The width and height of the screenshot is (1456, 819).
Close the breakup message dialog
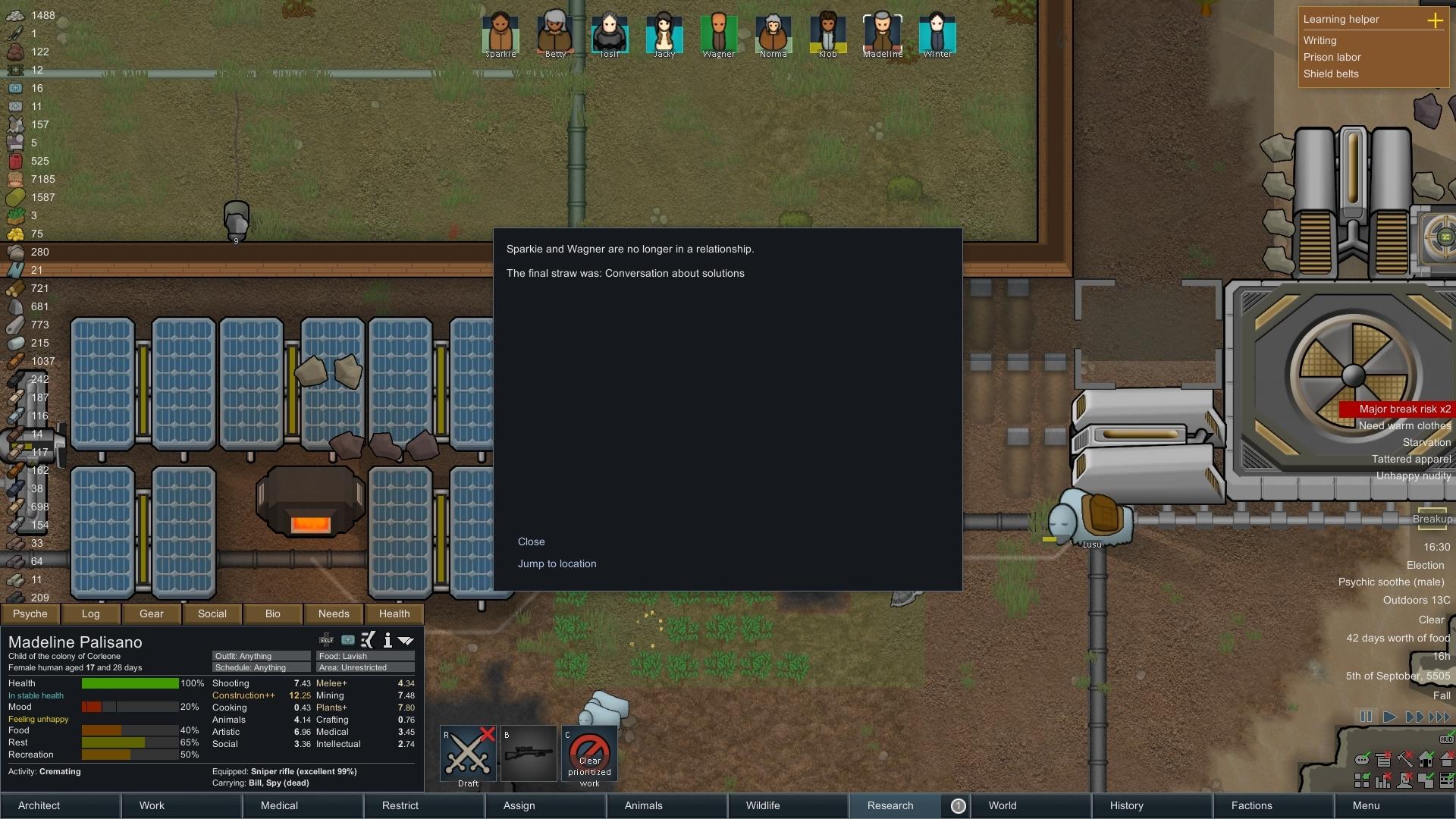[x=531, y=541]
